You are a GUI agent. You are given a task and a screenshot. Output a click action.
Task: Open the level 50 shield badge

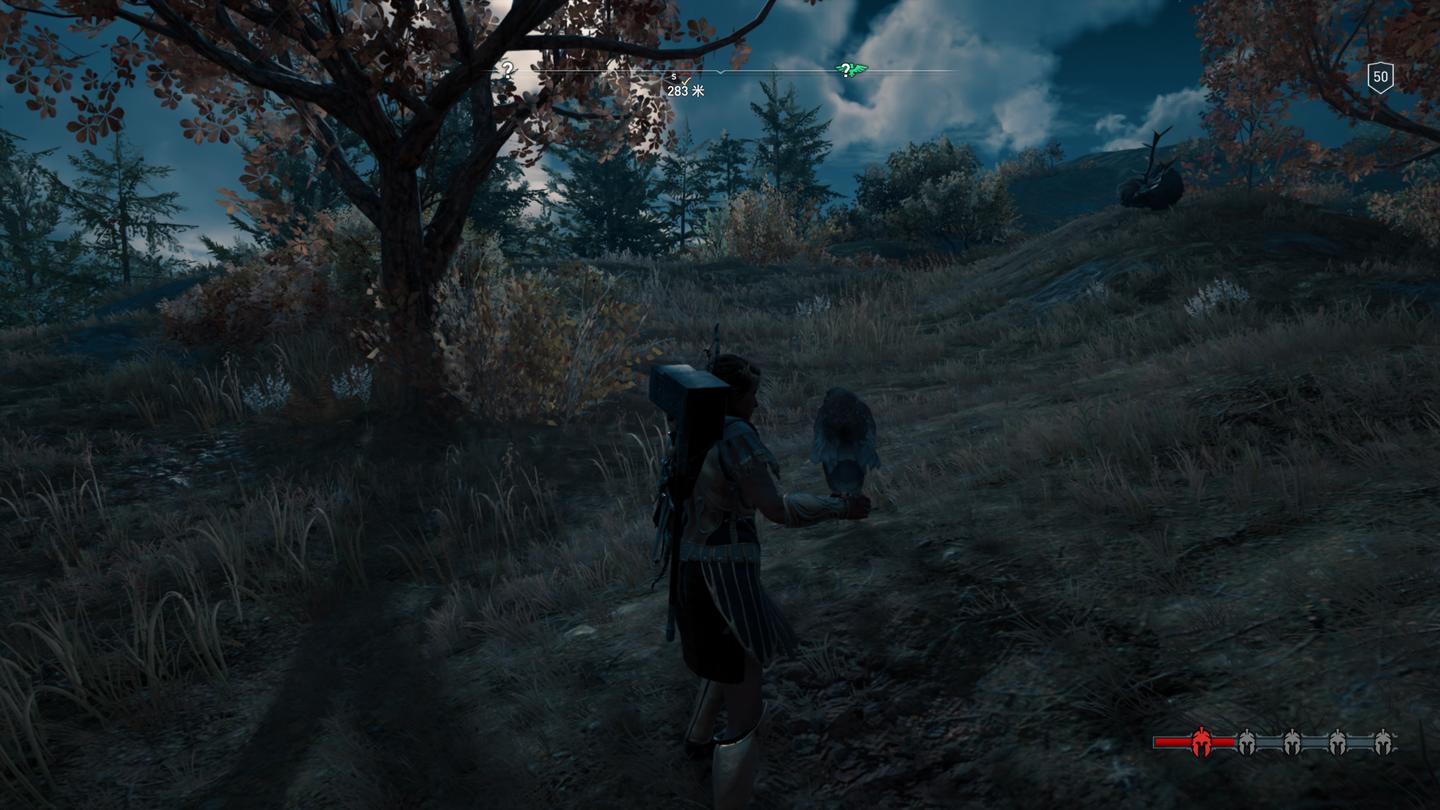[1380, 77]
